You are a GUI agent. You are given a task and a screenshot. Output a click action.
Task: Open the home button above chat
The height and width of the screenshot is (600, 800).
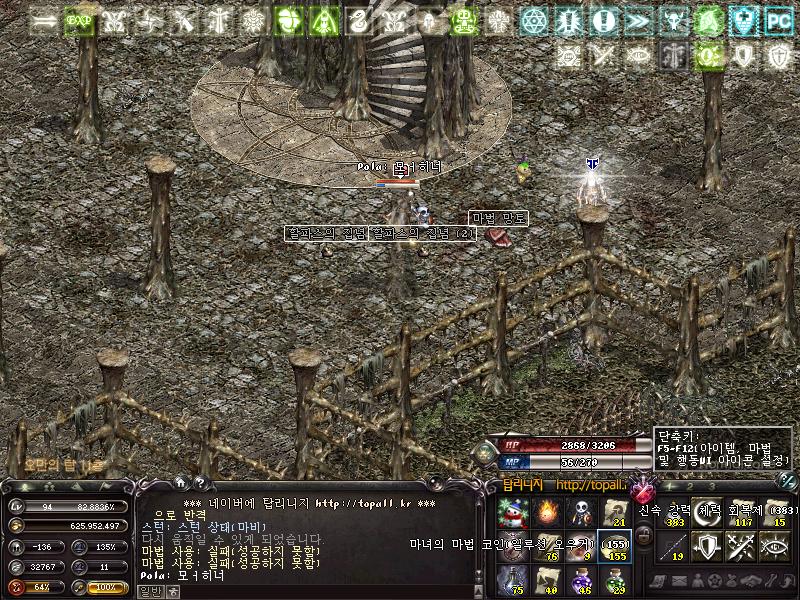179,484
